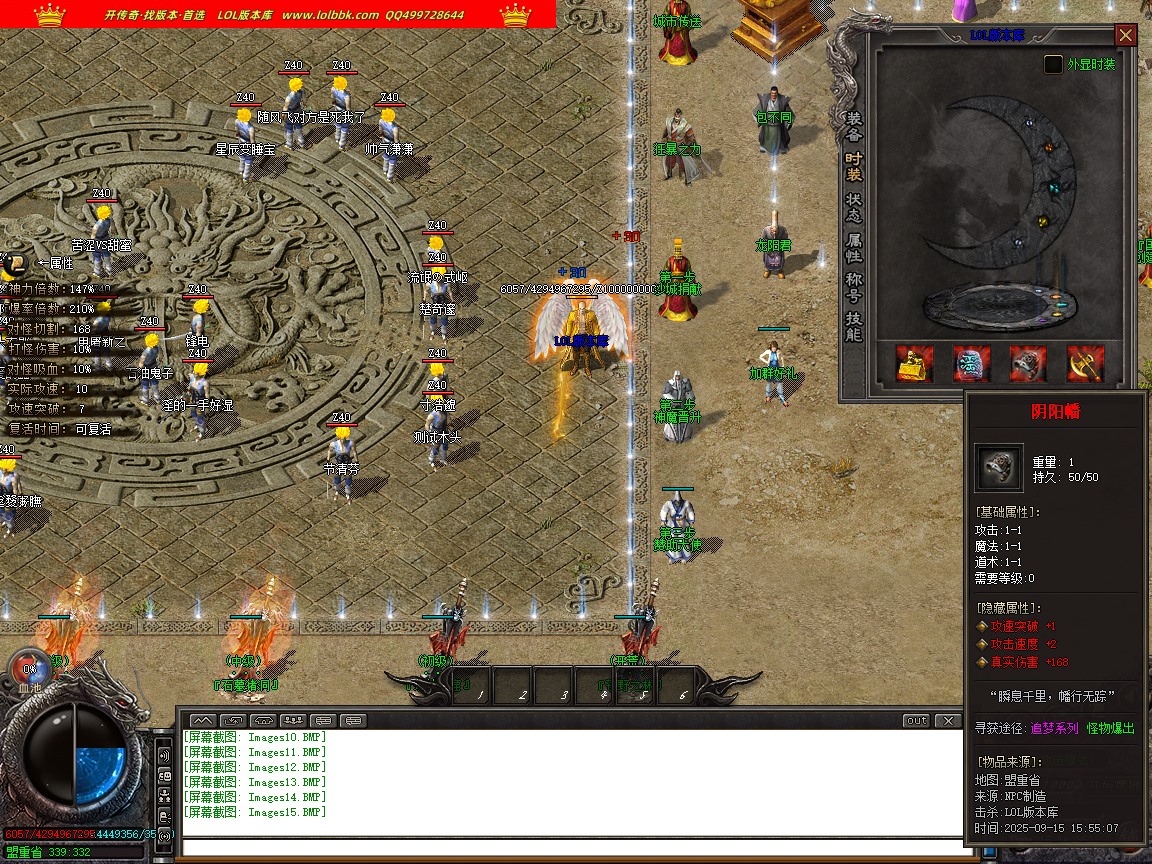Select the golden axe fashion slot
1152x864 pixels.
point(1085,364)
